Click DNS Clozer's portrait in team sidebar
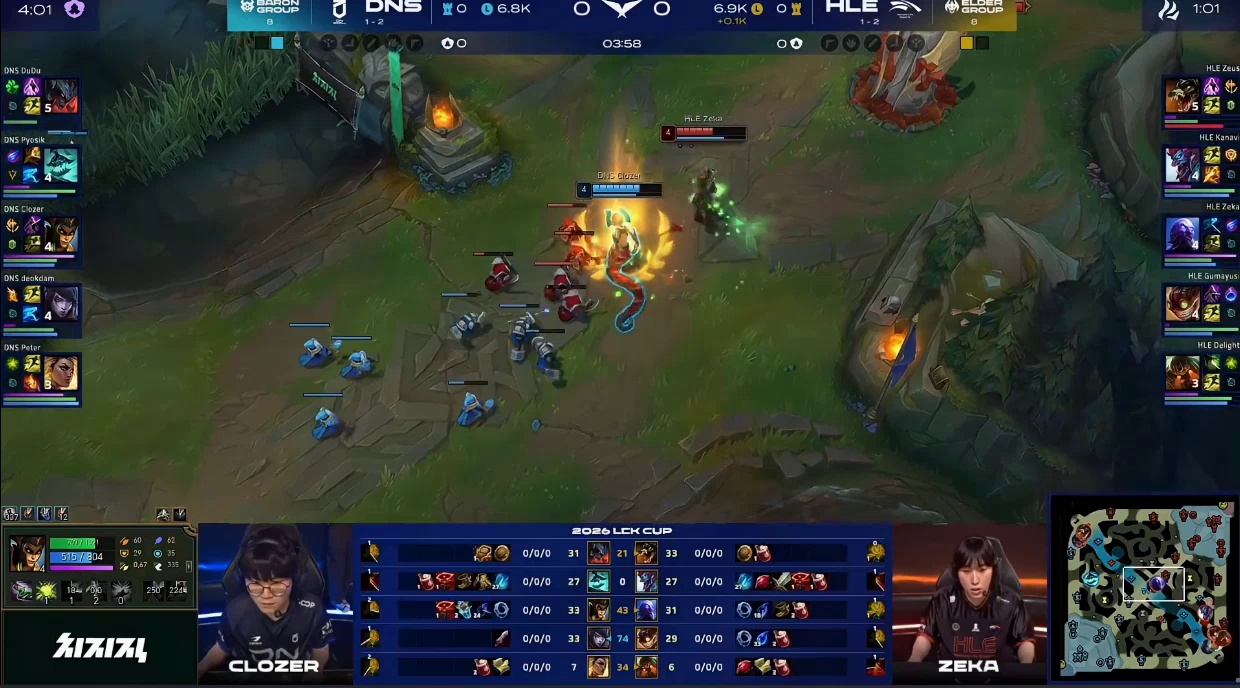 [x=61, y=235]
